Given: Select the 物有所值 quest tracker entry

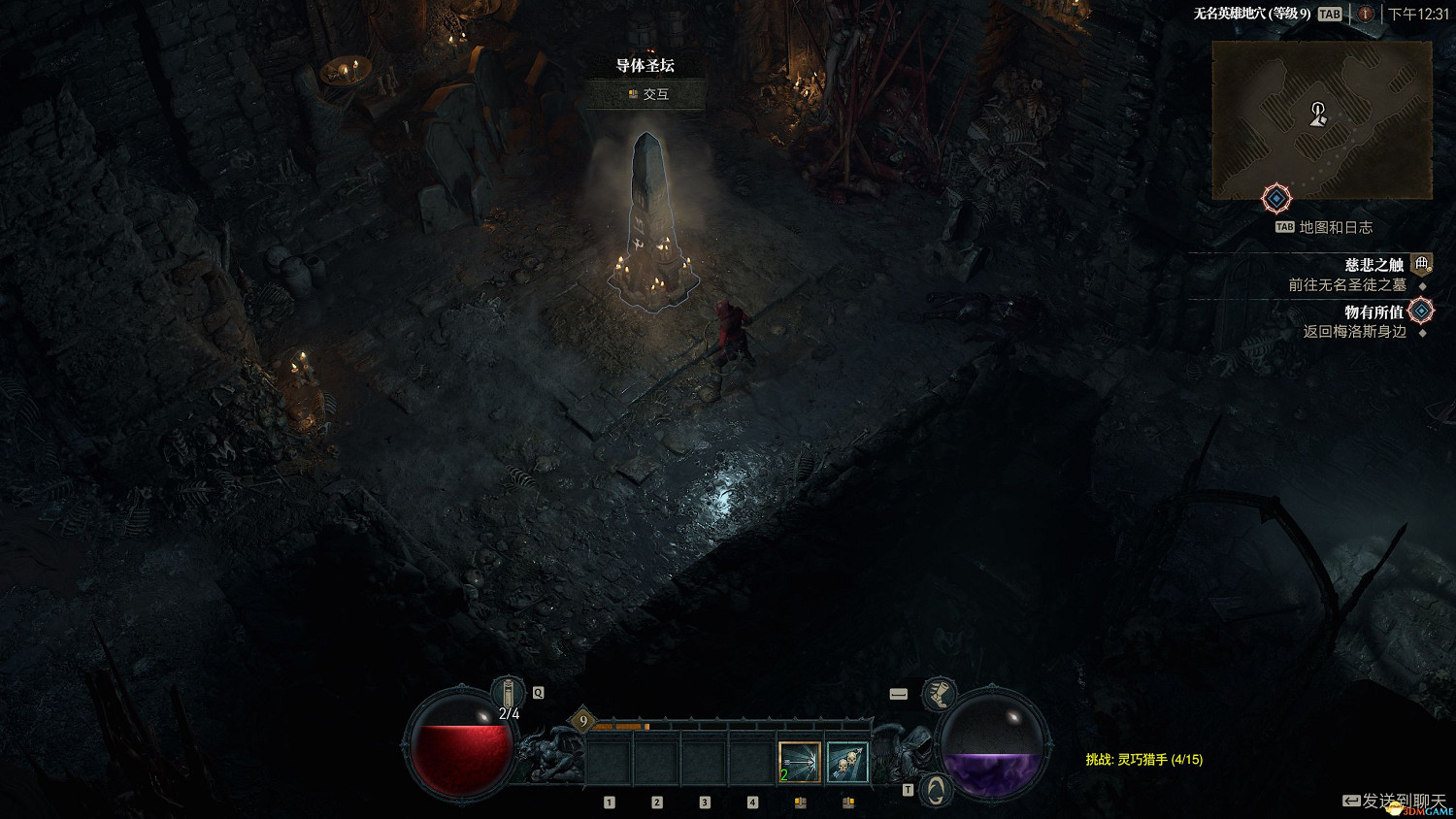Looking at the screenshot, I should 1373,311.
